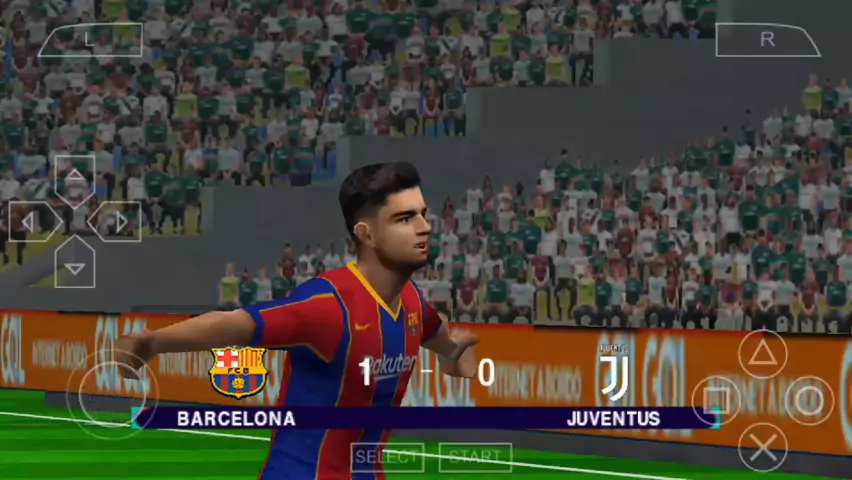This screenshot has width=852, height=480.
Task: Click the START touch button
Action: (x=475, y=457)
